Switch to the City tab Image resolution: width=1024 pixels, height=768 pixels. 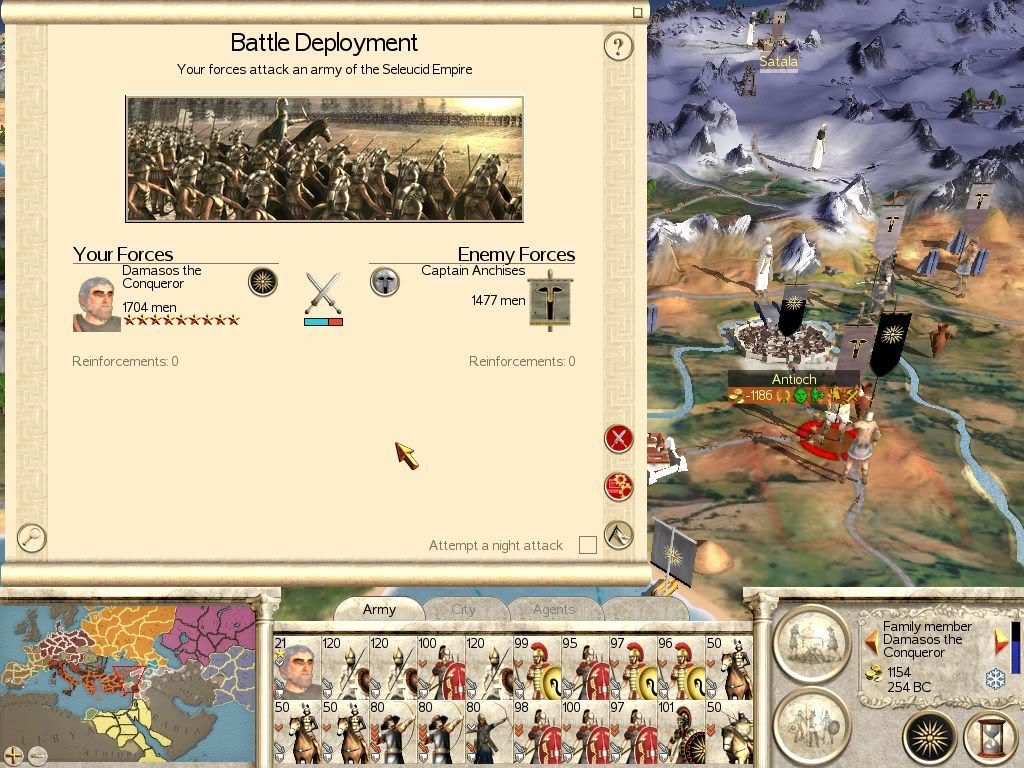tap(463, 609)
